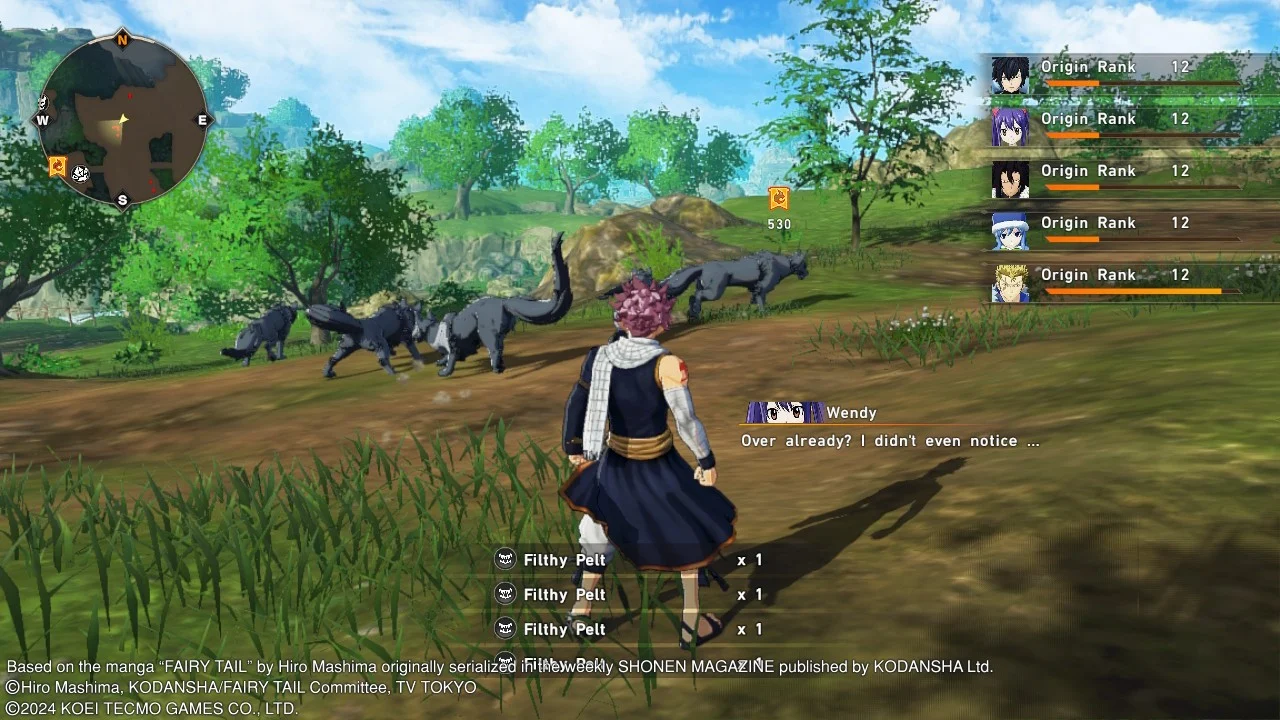Select the orange quest flag on the minimap
This screenshot has height=720, width=1280.
coord(58,167)
